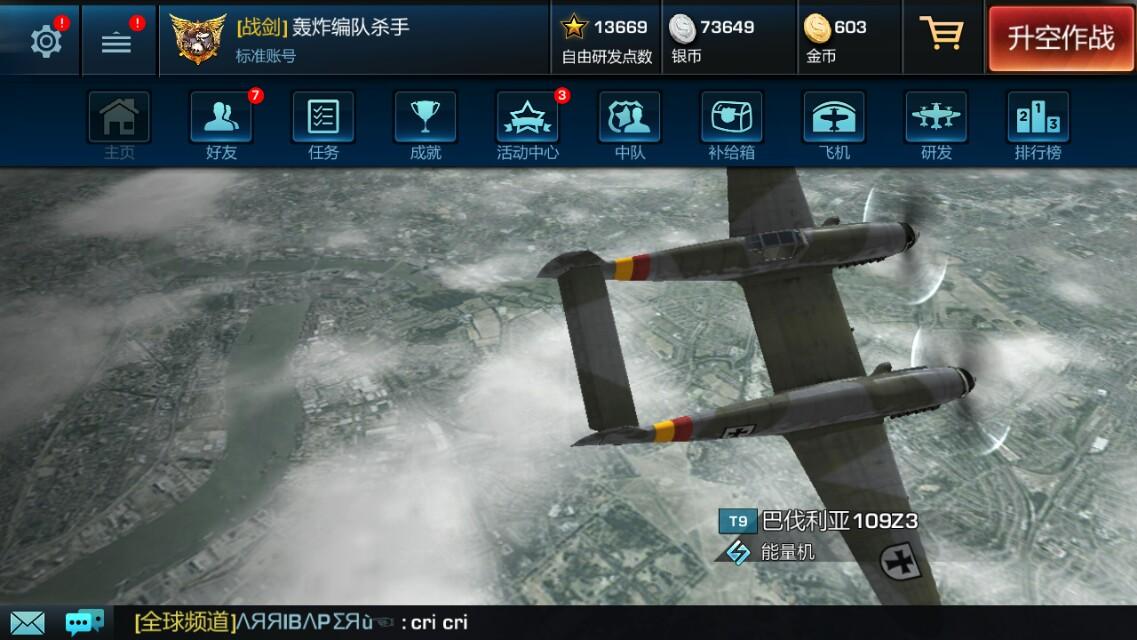This screenshot has width=1137, height=640.
Task: Open the mail envelope inbox
Action: [x=27, y=623]
